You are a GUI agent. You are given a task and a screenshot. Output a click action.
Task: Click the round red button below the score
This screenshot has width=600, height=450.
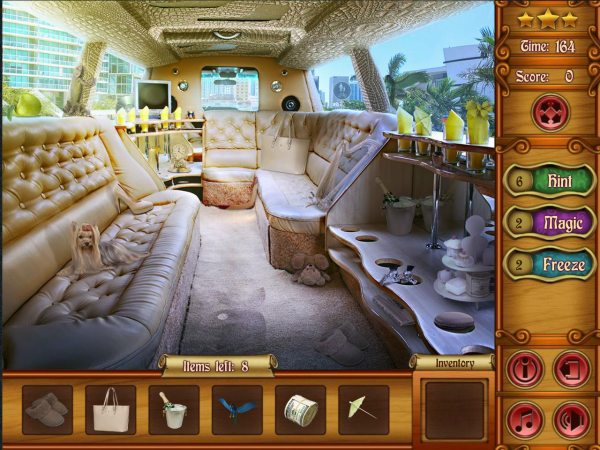coord(547,111)
